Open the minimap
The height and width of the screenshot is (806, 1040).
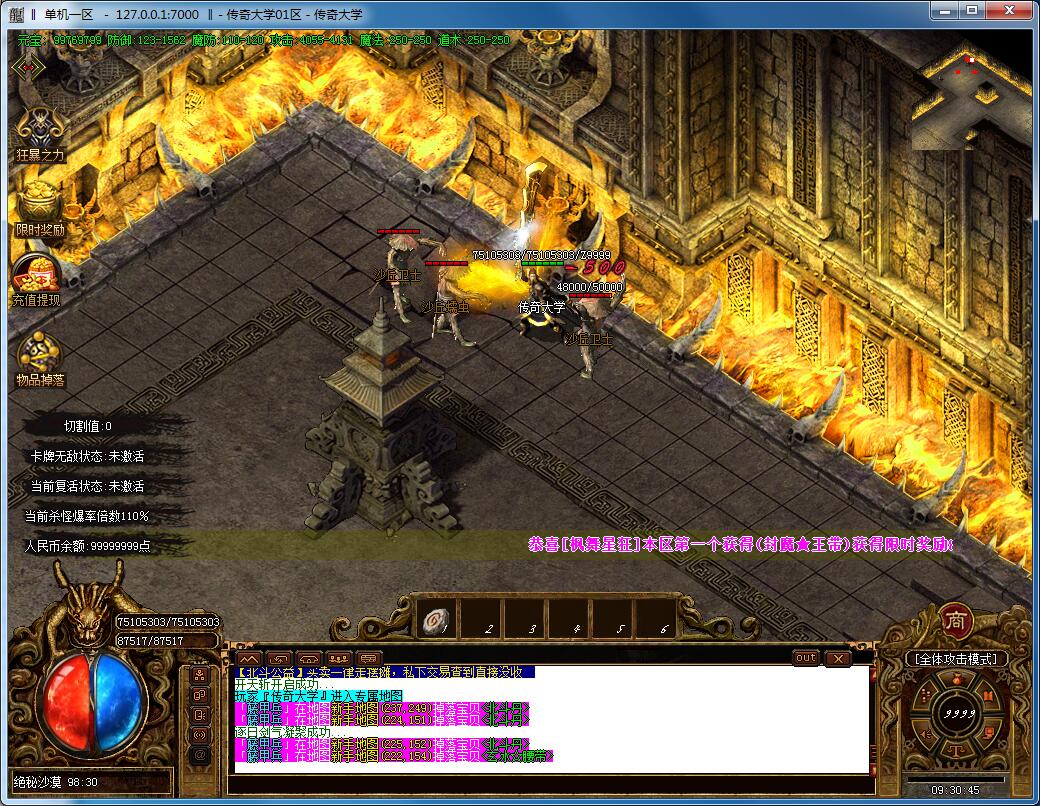tap(971, 97)
